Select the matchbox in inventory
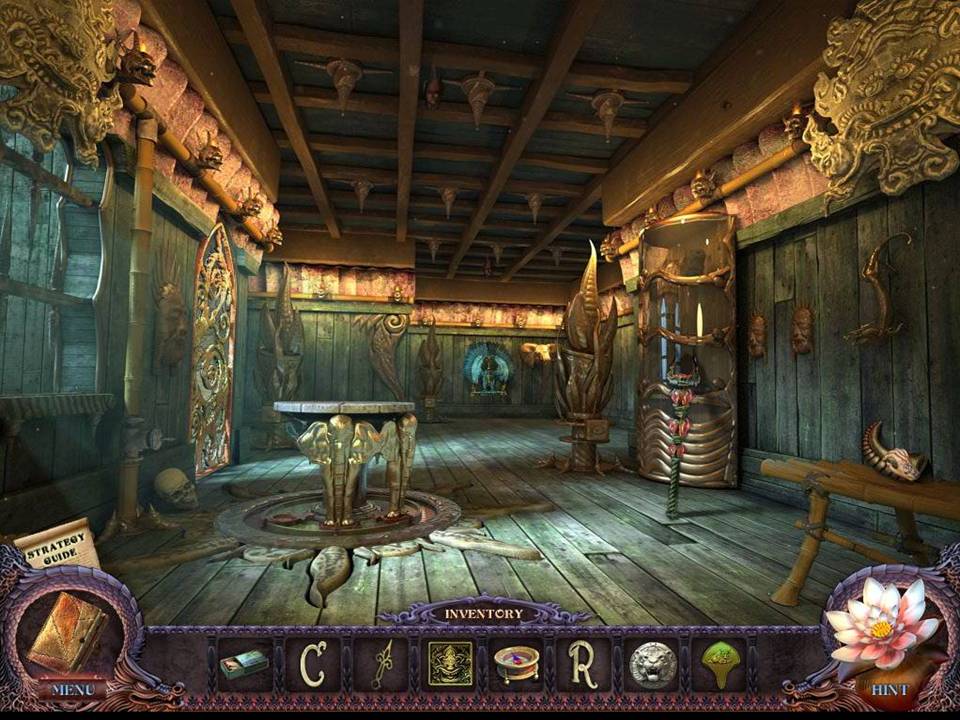This screenshot has width=960, height=720. point(244,664)
